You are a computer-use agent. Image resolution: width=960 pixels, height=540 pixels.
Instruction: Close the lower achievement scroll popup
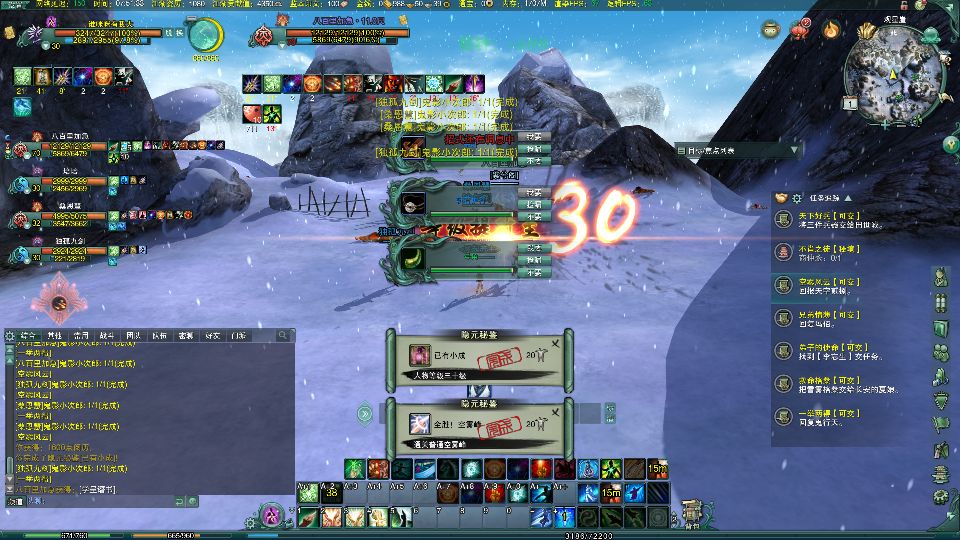[556, 414]
